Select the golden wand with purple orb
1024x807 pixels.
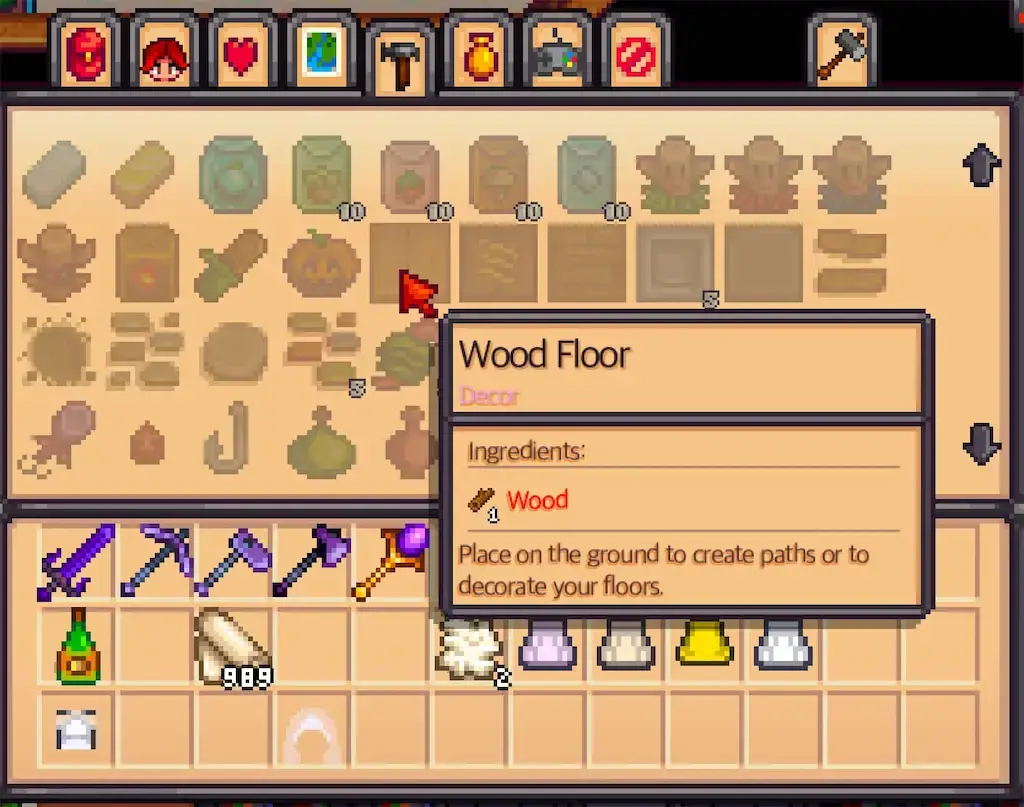click(391, 562)
